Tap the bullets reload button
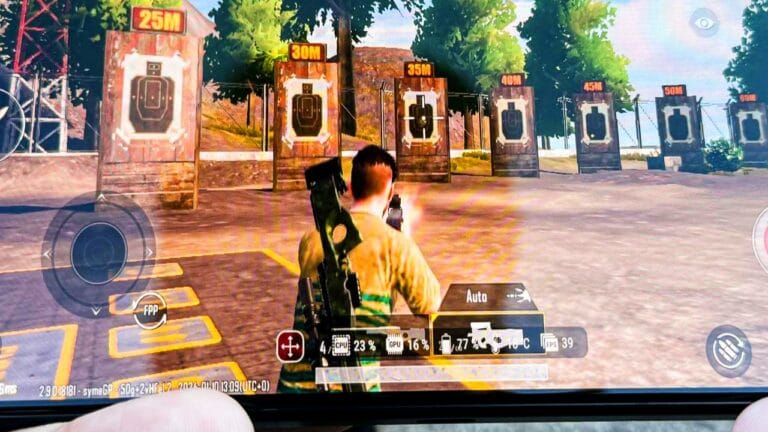The height and width of the screenshot is (432, 768). pyautogui.click(x=728, y=350)
